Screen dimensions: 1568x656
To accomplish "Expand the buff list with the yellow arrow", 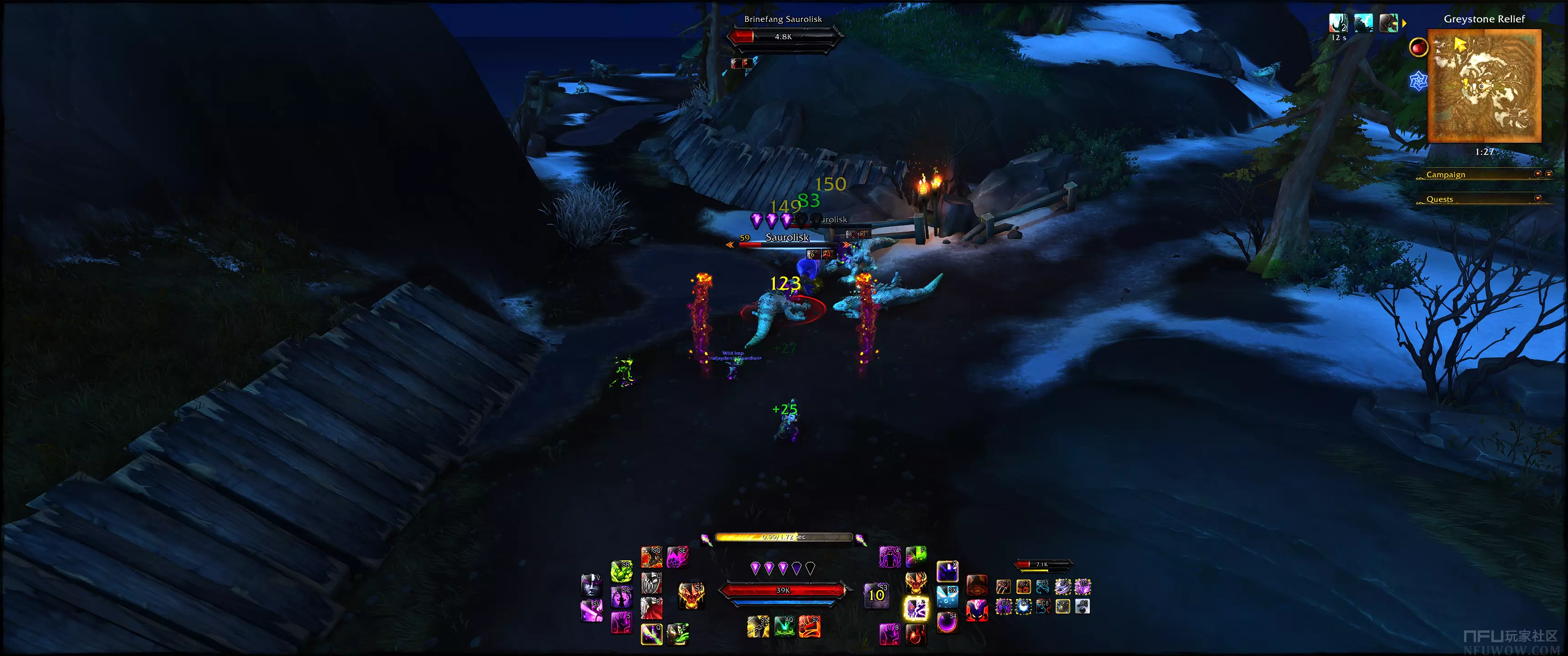I will (x=1404, y=23).
